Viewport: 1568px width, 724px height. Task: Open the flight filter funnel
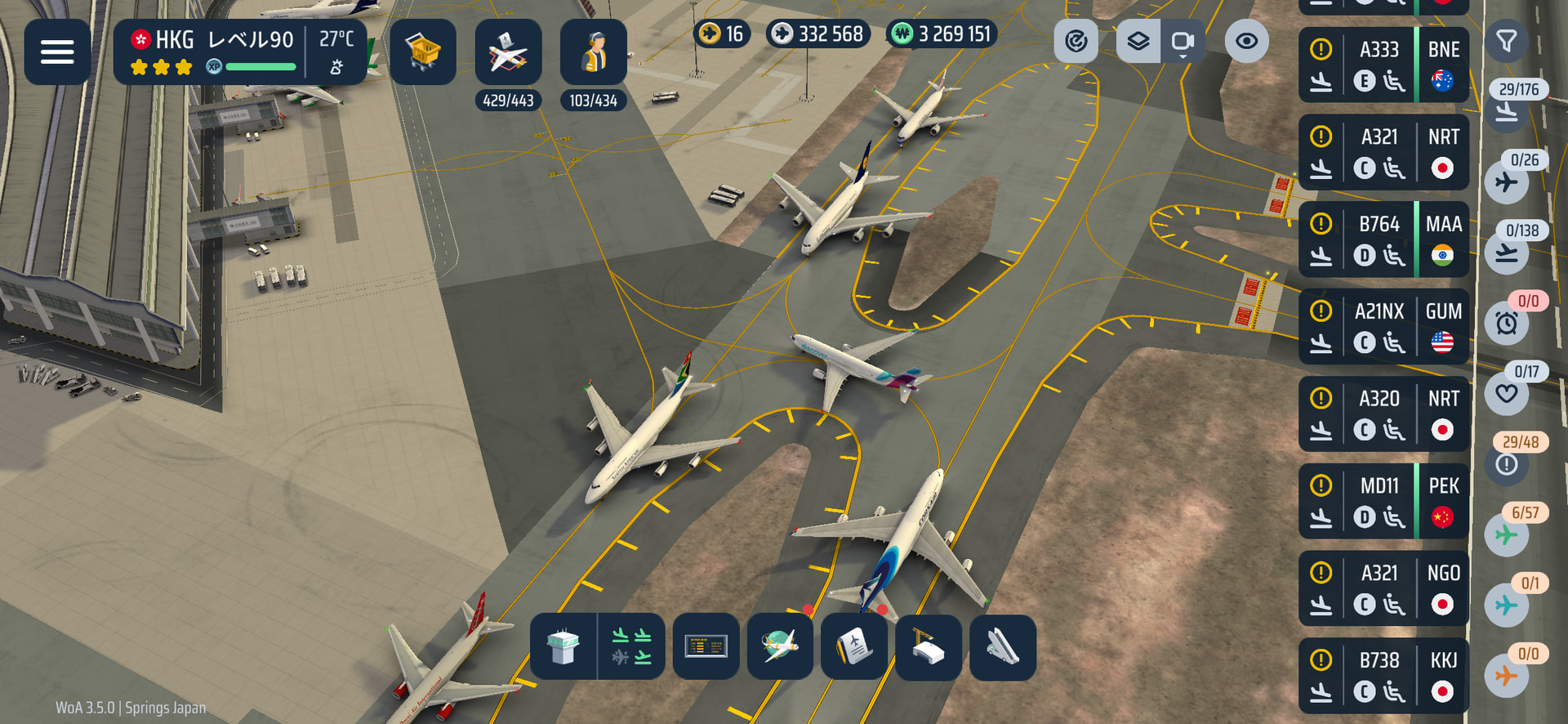click(1507, 41)
